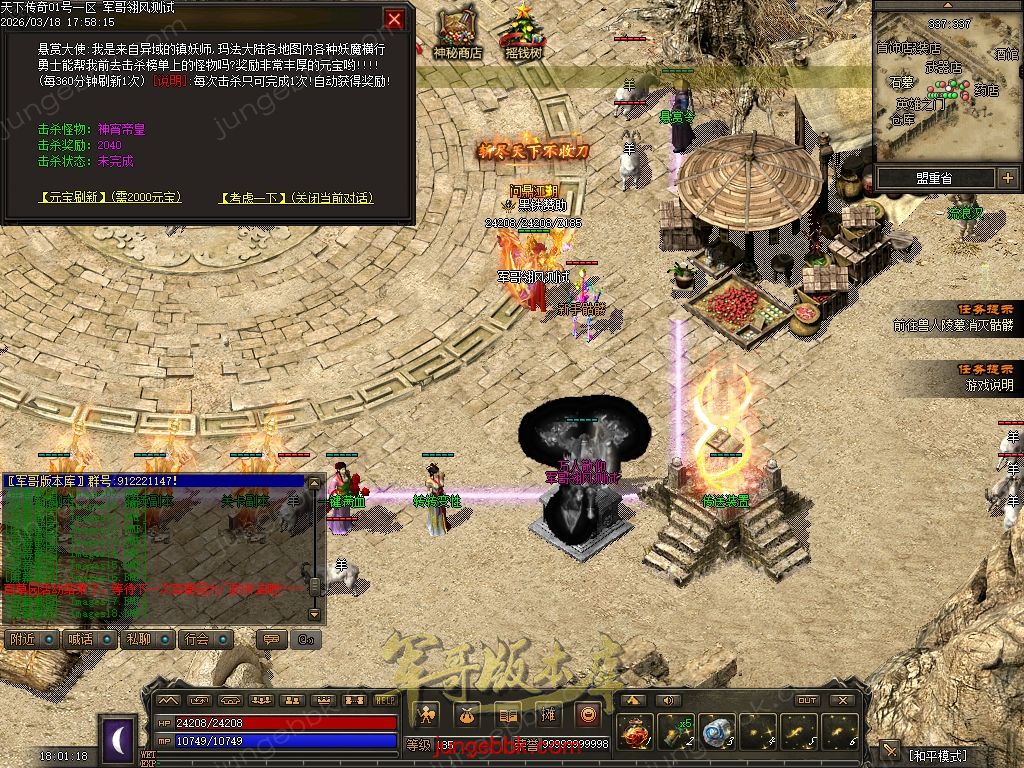Viewport: 1024px width, 768px height.
Task: Click the OUT button to log out
Action: point(807,700)
